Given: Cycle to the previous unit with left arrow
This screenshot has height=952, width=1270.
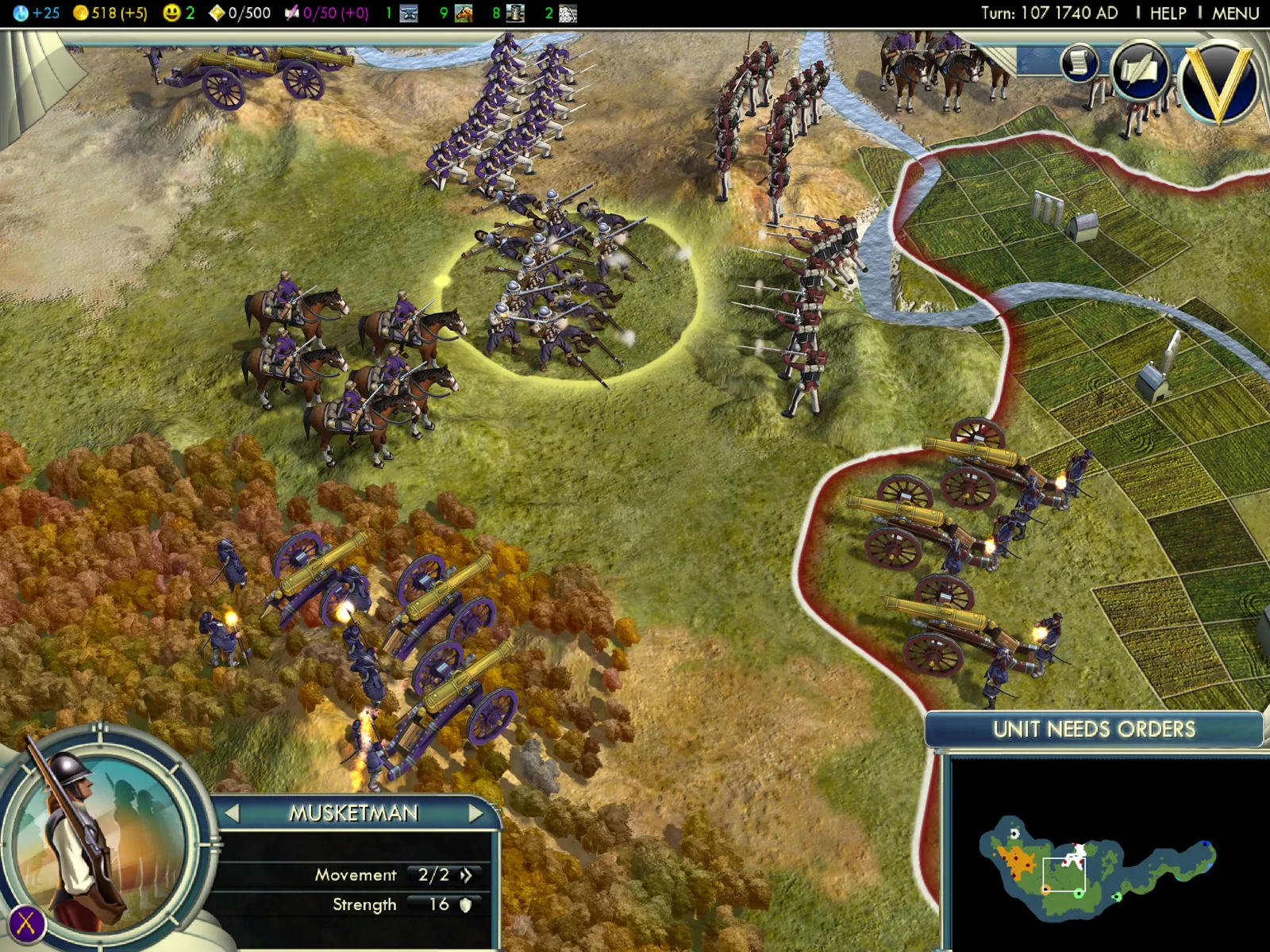Looking at the screenshot, I should (x=232, y=813).
